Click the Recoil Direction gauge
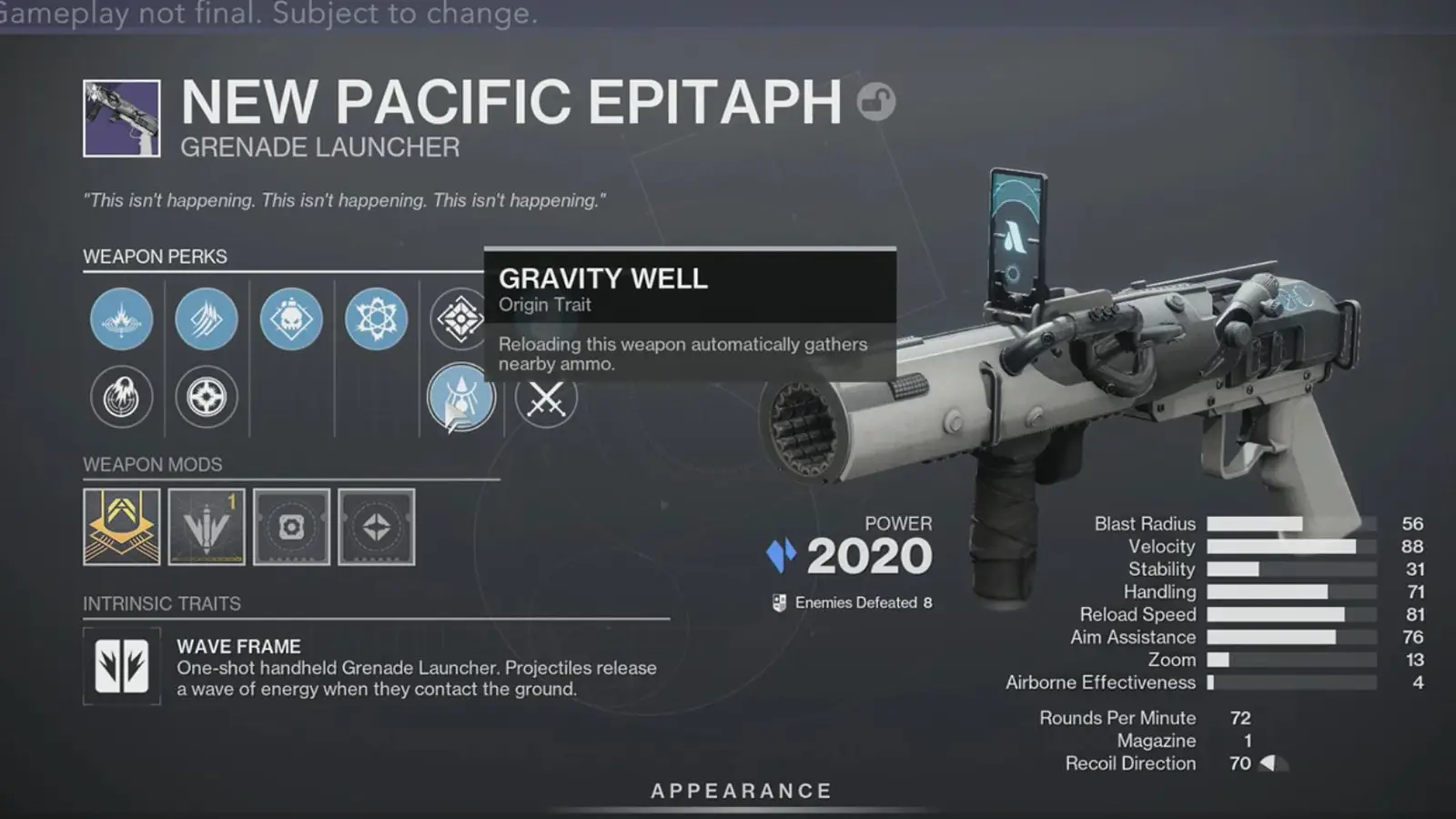The image size is (1456, 819). (1275, 763)
